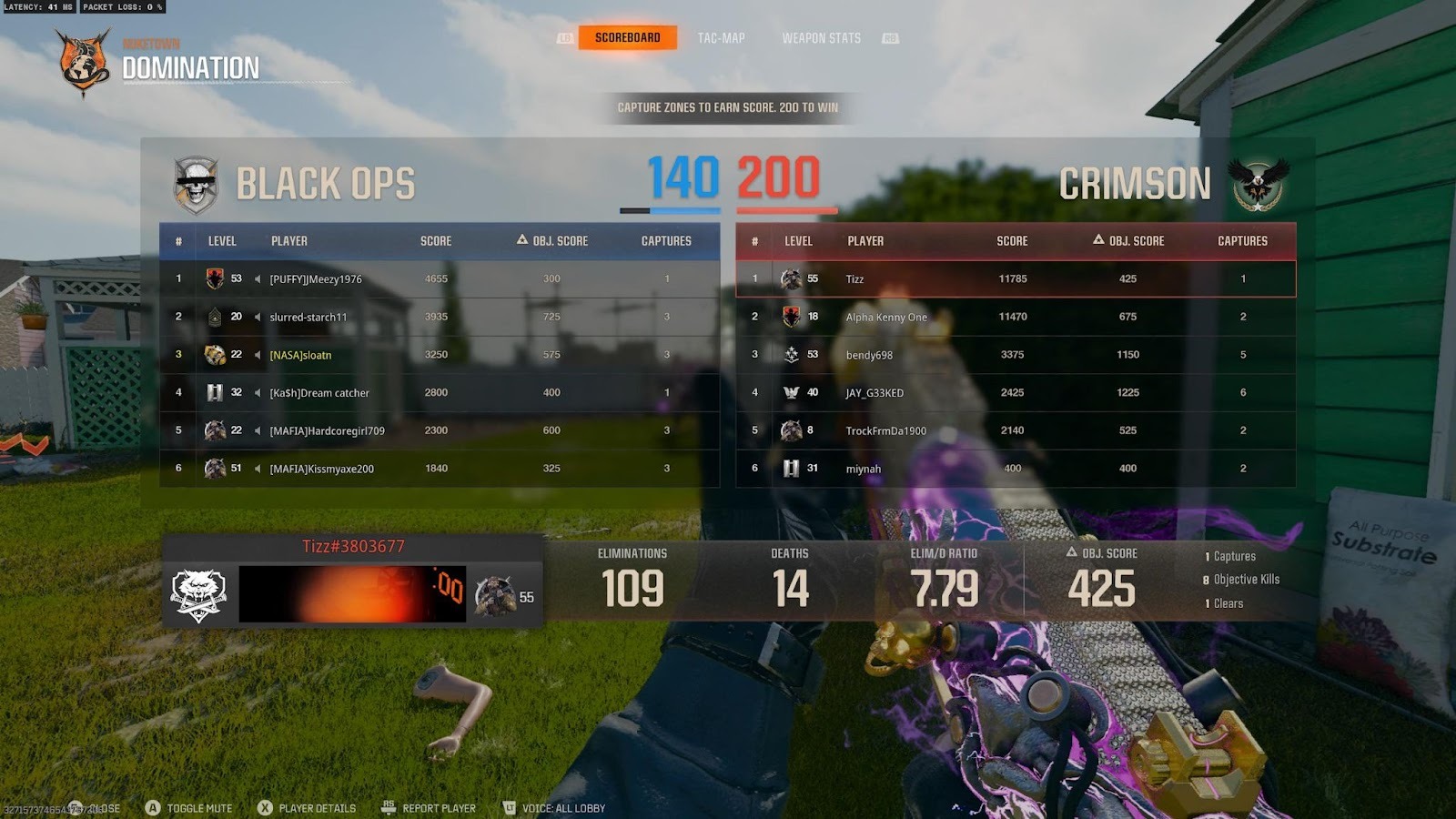Show the Weapon Stats tab
The image size is (1456, 819).
821,38
